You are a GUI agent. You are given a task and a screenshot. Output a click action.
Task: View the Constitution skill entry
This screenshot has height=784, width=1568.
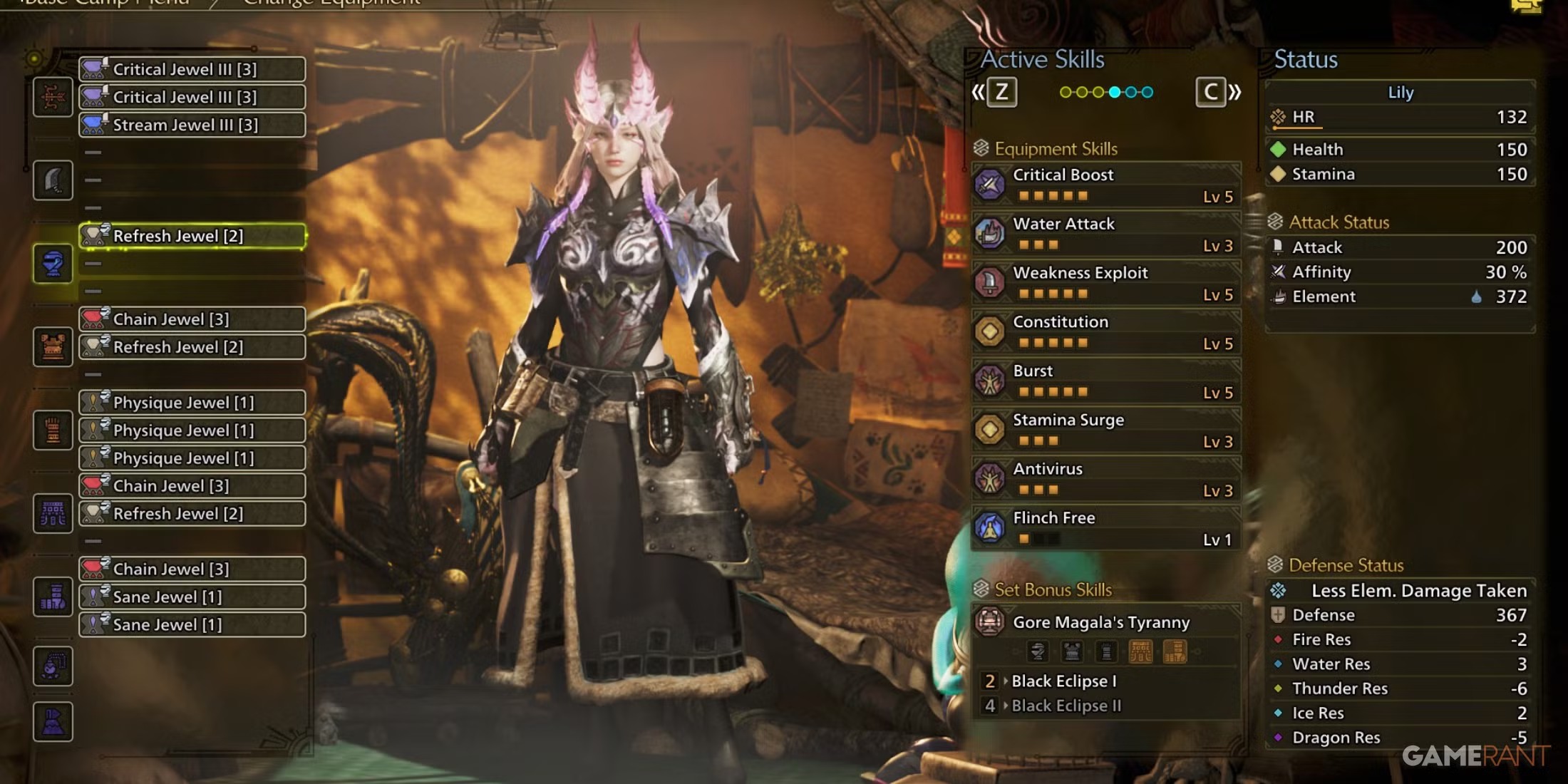[1105, 332]
